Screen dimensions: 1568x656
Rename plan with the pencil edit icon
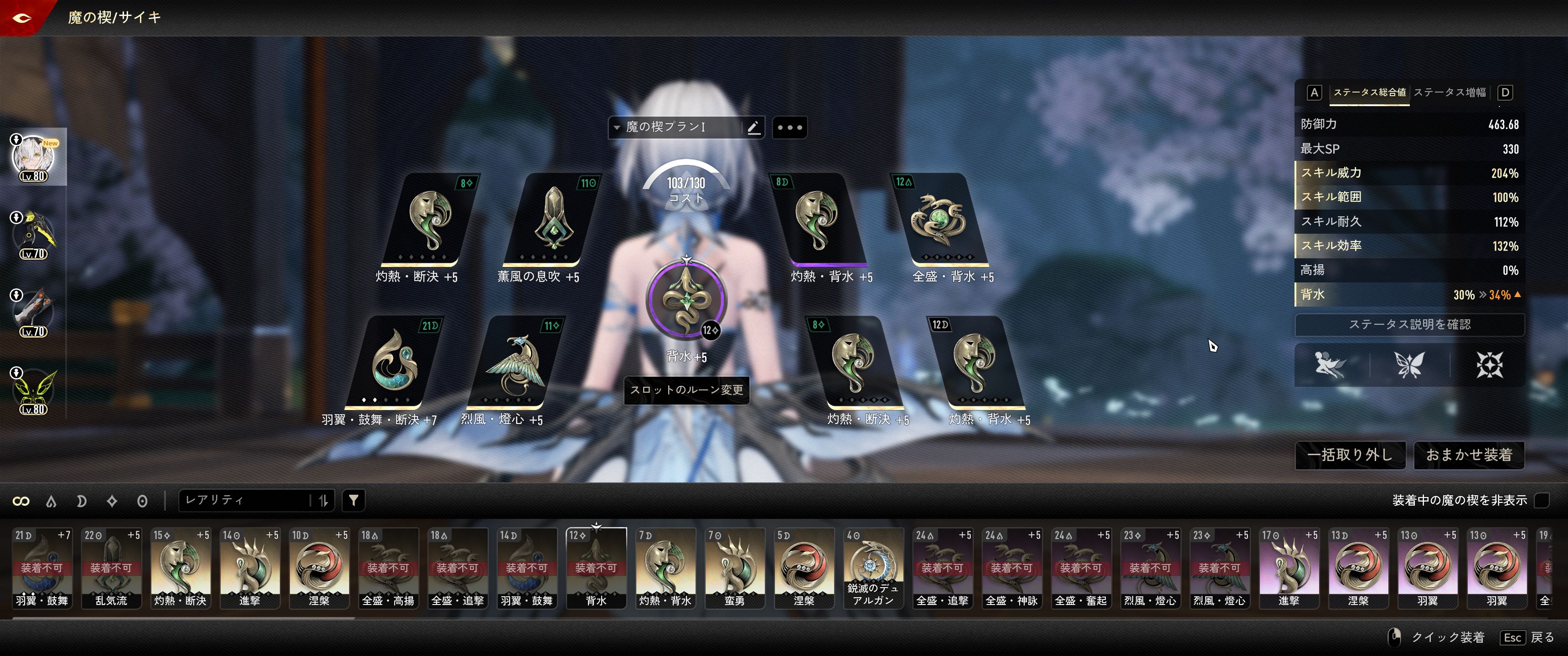[x=753, y=127]
